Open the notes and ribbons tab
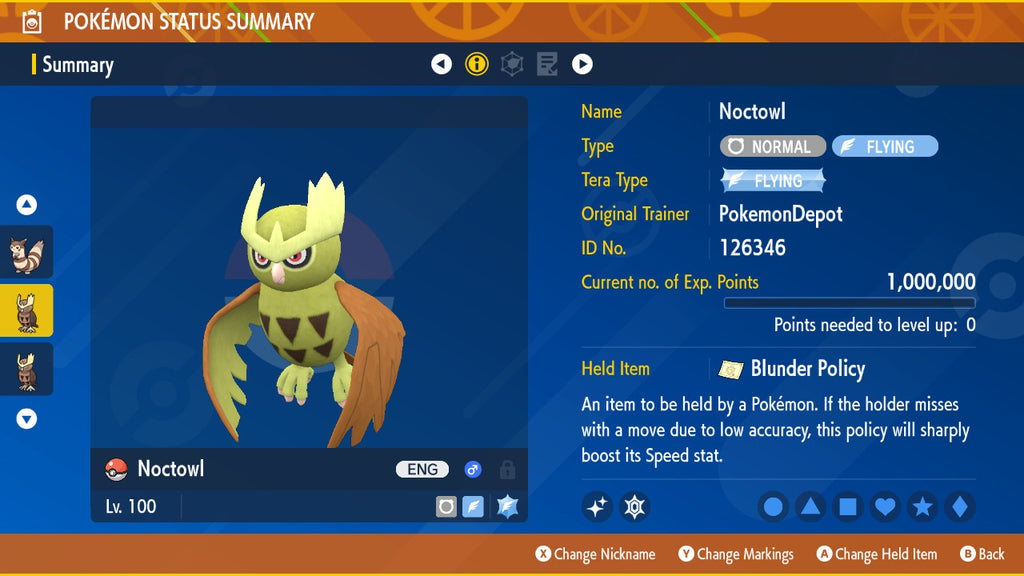This screenshot has width=1024, height=576. point(547,65)
